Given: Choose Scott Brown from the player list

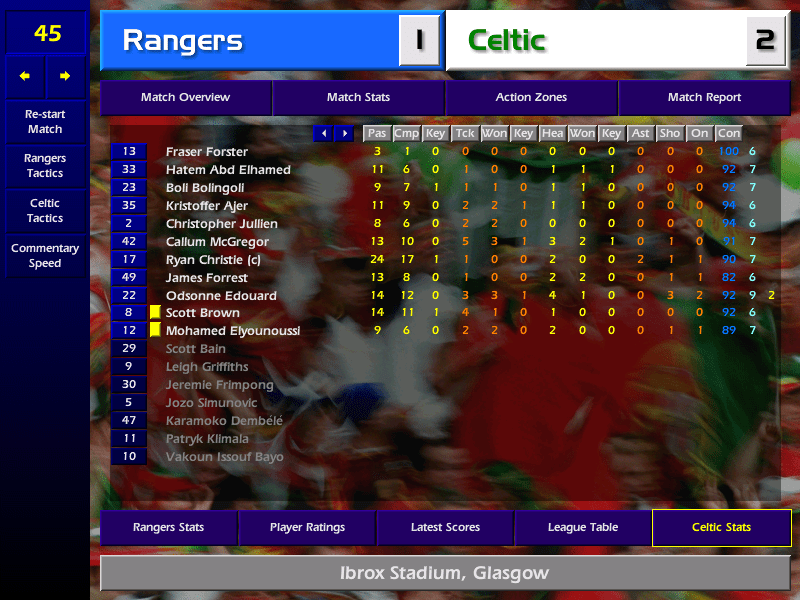Looking at the screenshot, I should coord(203,313).
